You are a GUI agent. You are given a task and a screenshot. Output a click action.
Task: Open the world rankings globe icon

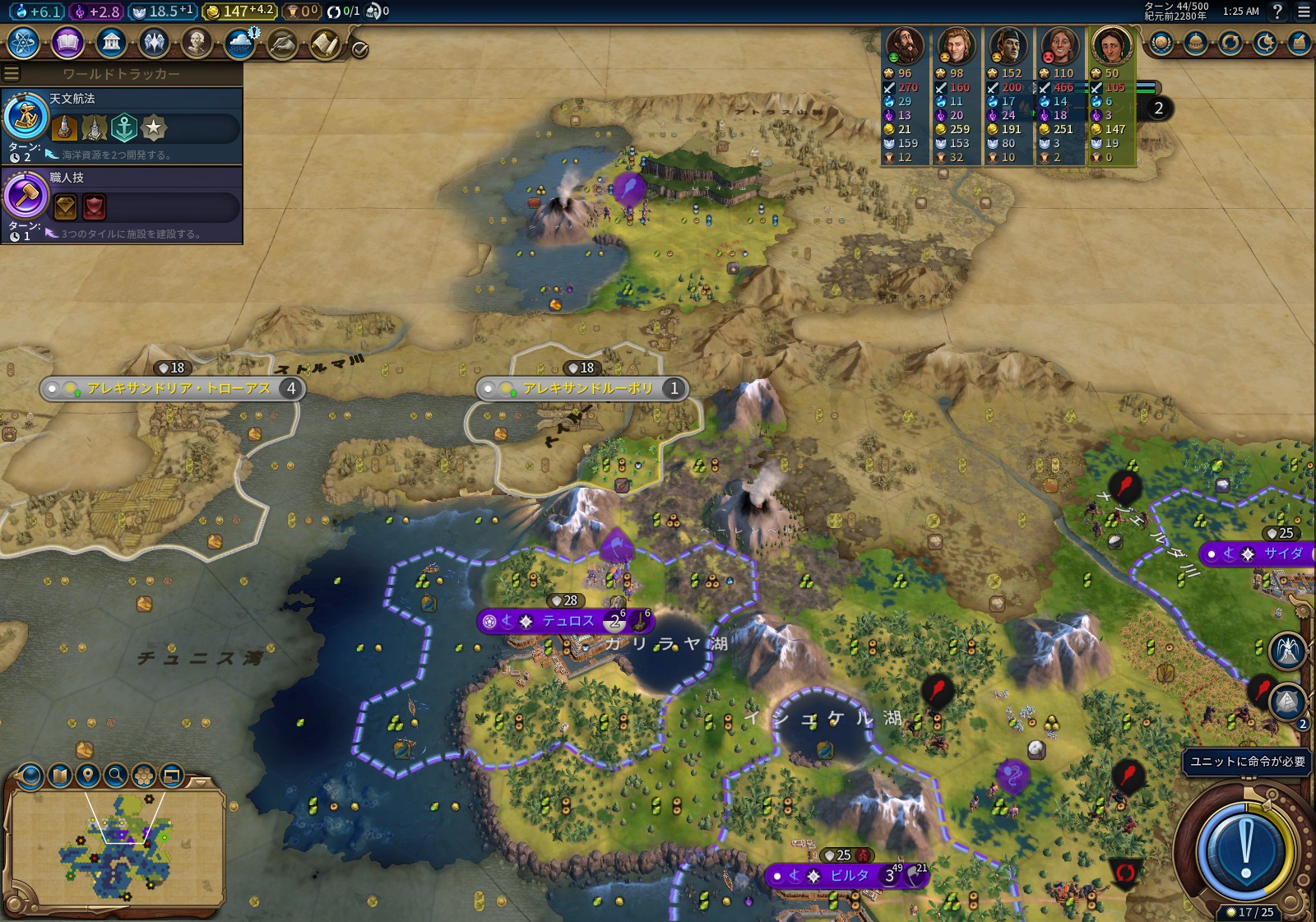(x=1161, y=43)
